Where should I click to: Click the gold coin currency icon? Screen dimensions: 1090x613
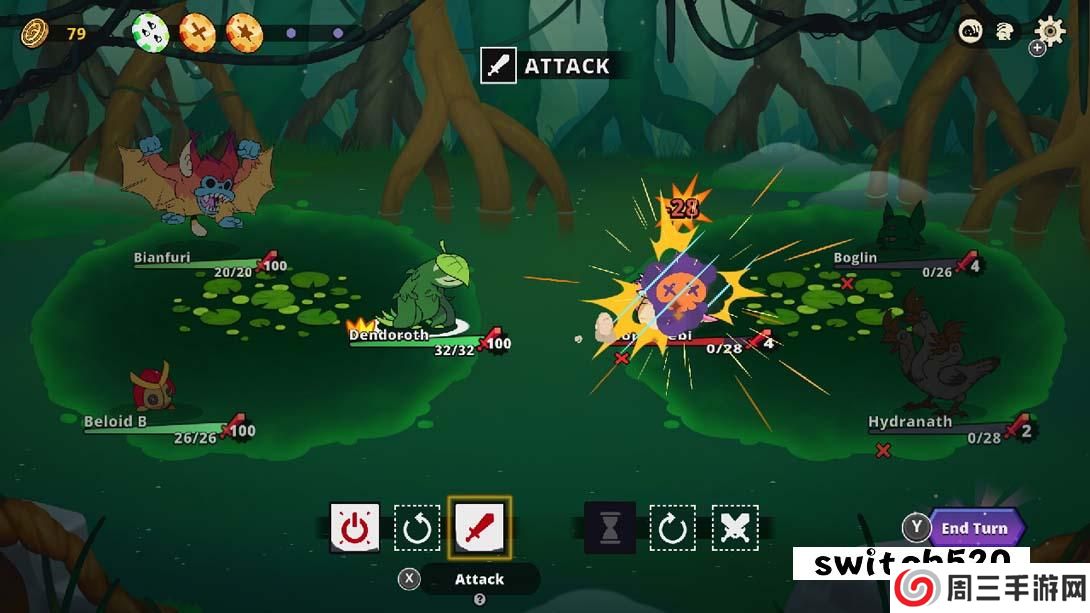36,32
